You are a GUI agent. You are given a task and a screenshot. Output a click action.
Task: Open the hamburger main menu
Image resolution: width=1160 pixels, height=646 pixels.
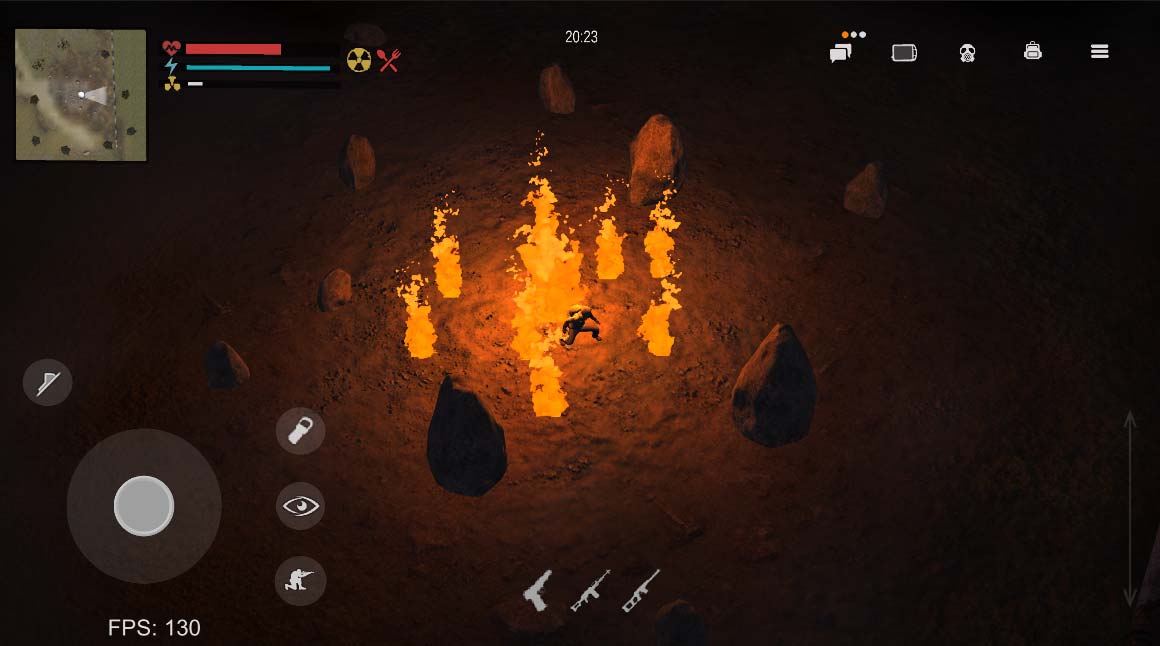1100,52
